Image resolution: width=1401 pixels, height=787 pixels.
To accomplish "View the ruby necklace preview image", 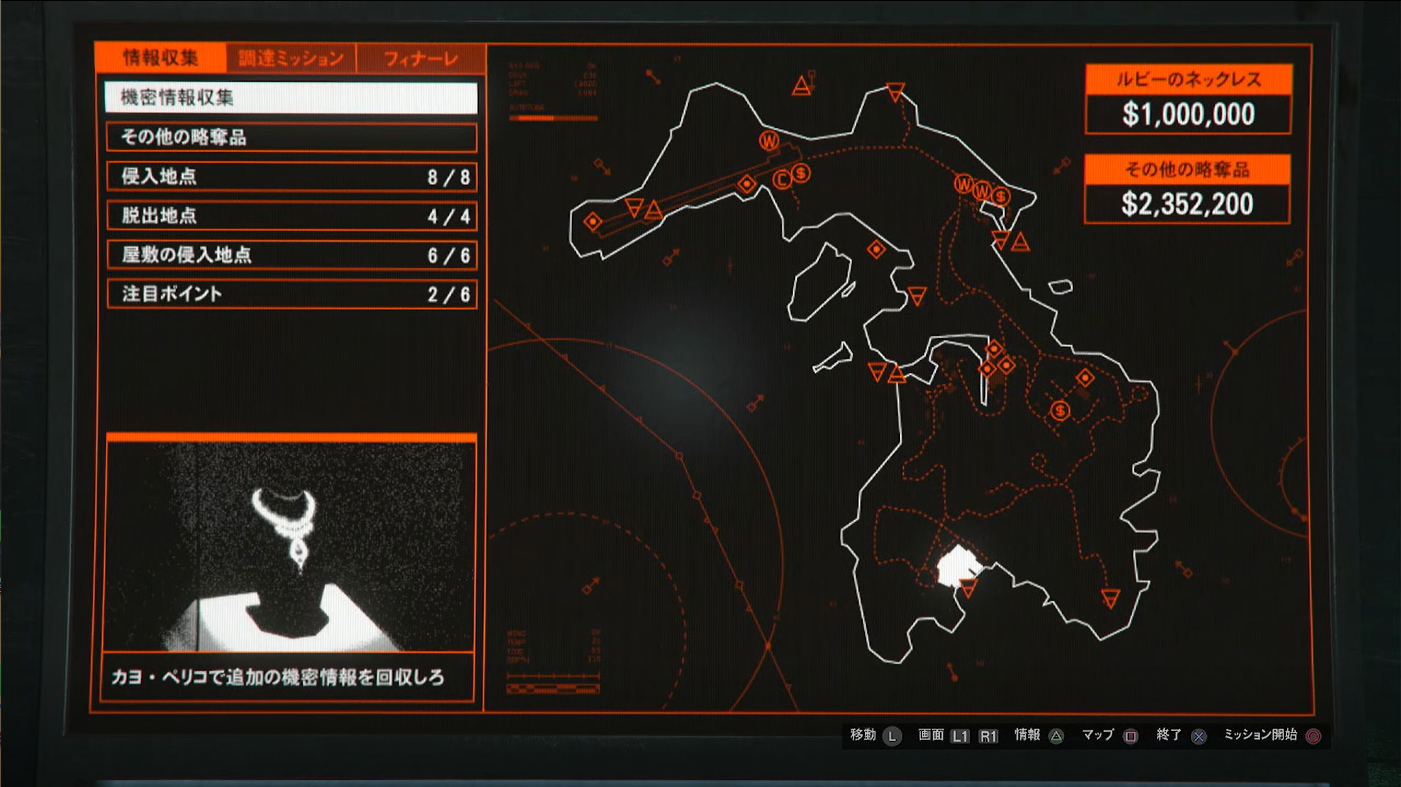I will click(x=290, y=547).
